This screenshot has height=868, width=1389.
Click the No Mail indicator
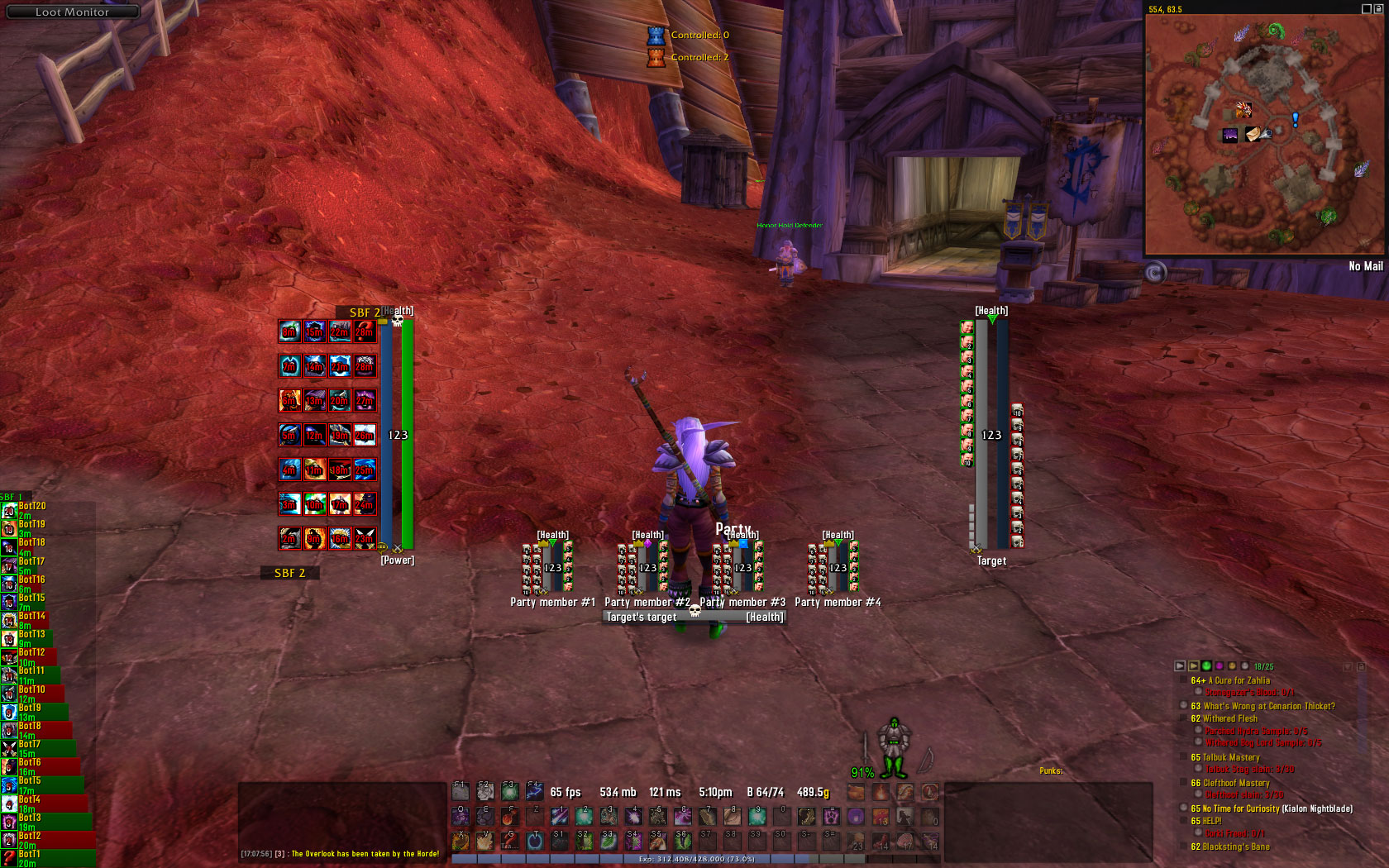click(x=1365, y=266)
